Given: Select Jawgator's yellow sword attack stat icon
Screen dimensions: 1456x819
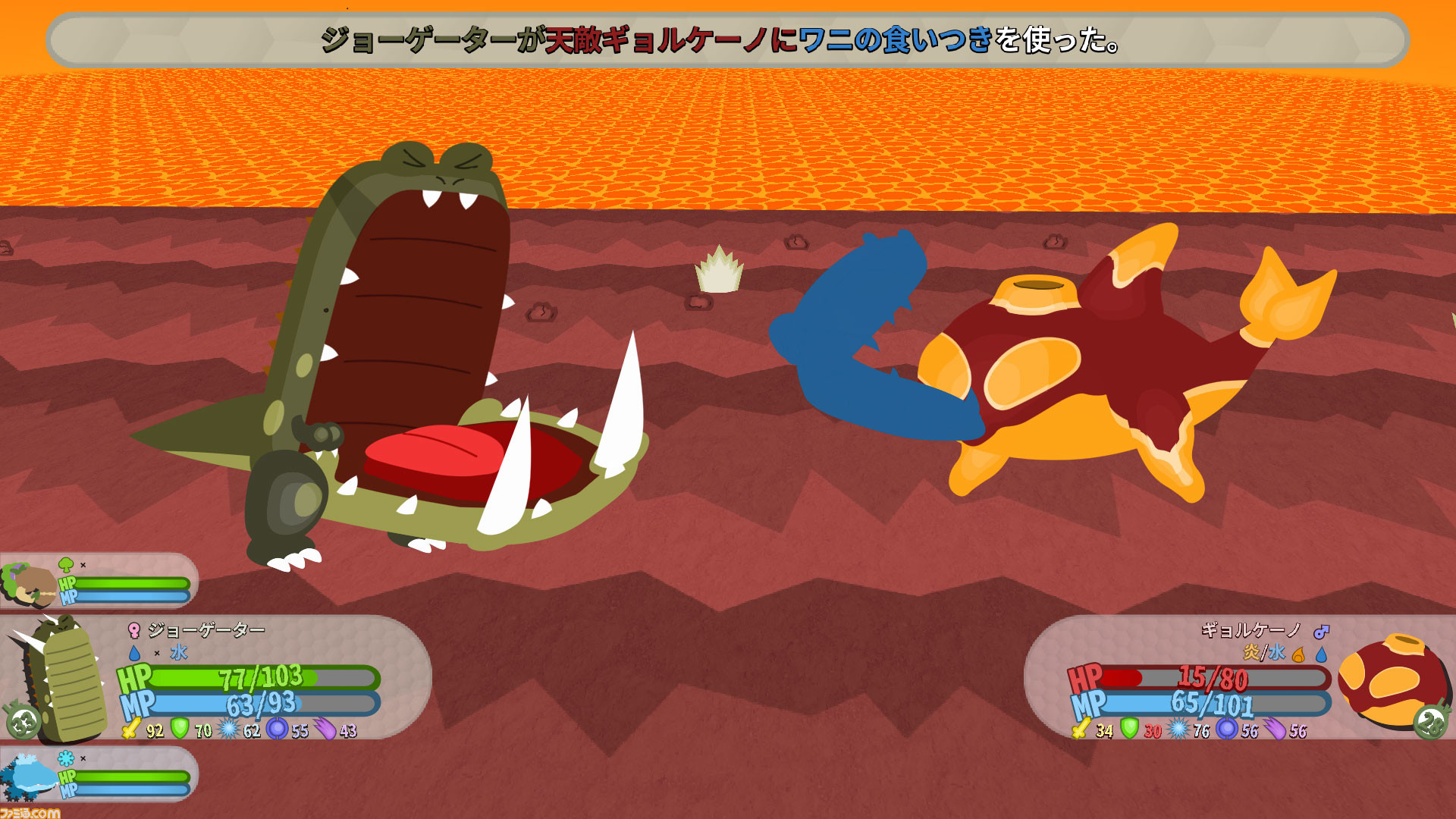Looking at the screenshot, I should (130, 730).
